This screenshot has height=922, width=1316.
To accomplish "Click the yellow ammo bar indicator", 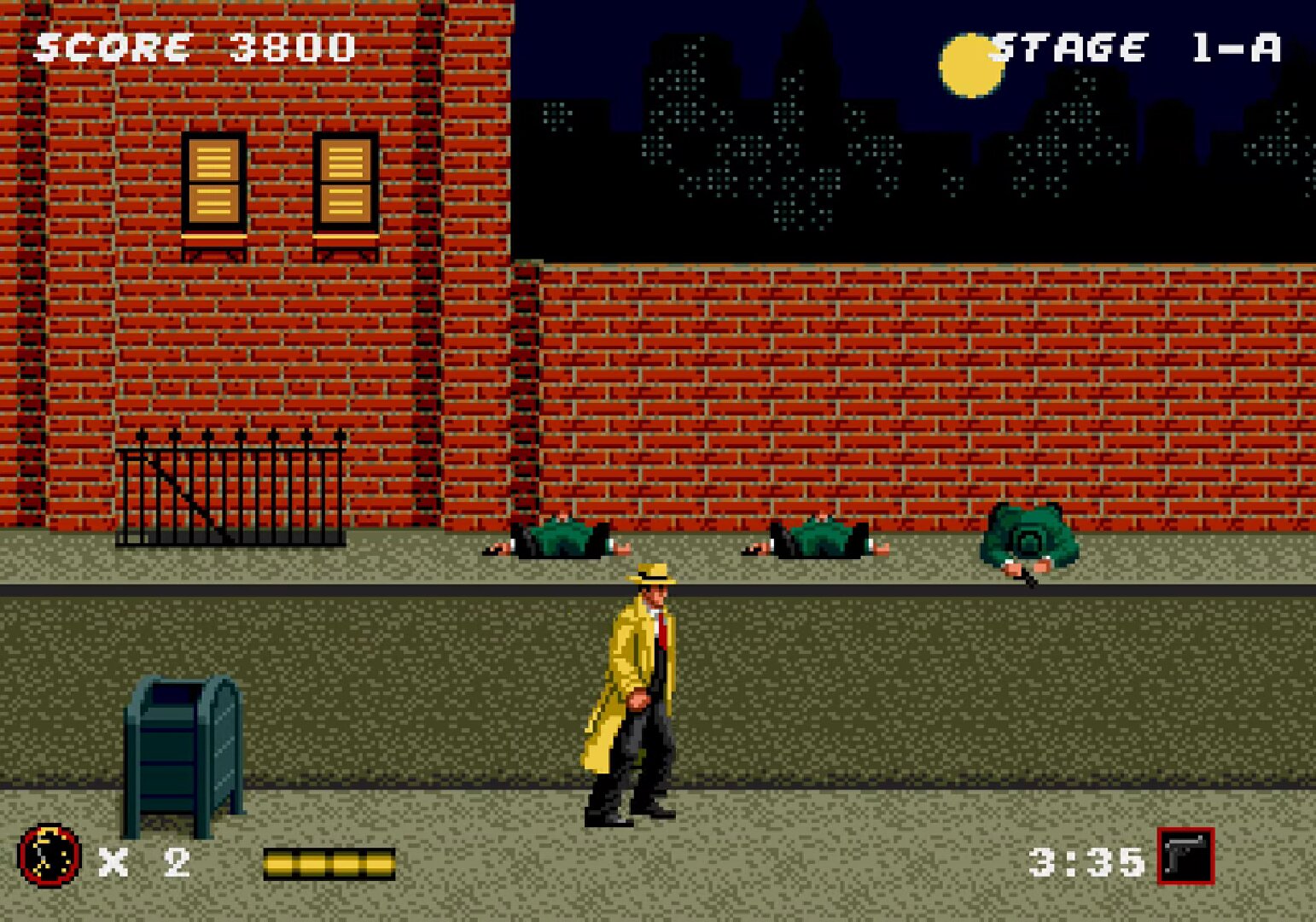I will click(329, 862).
